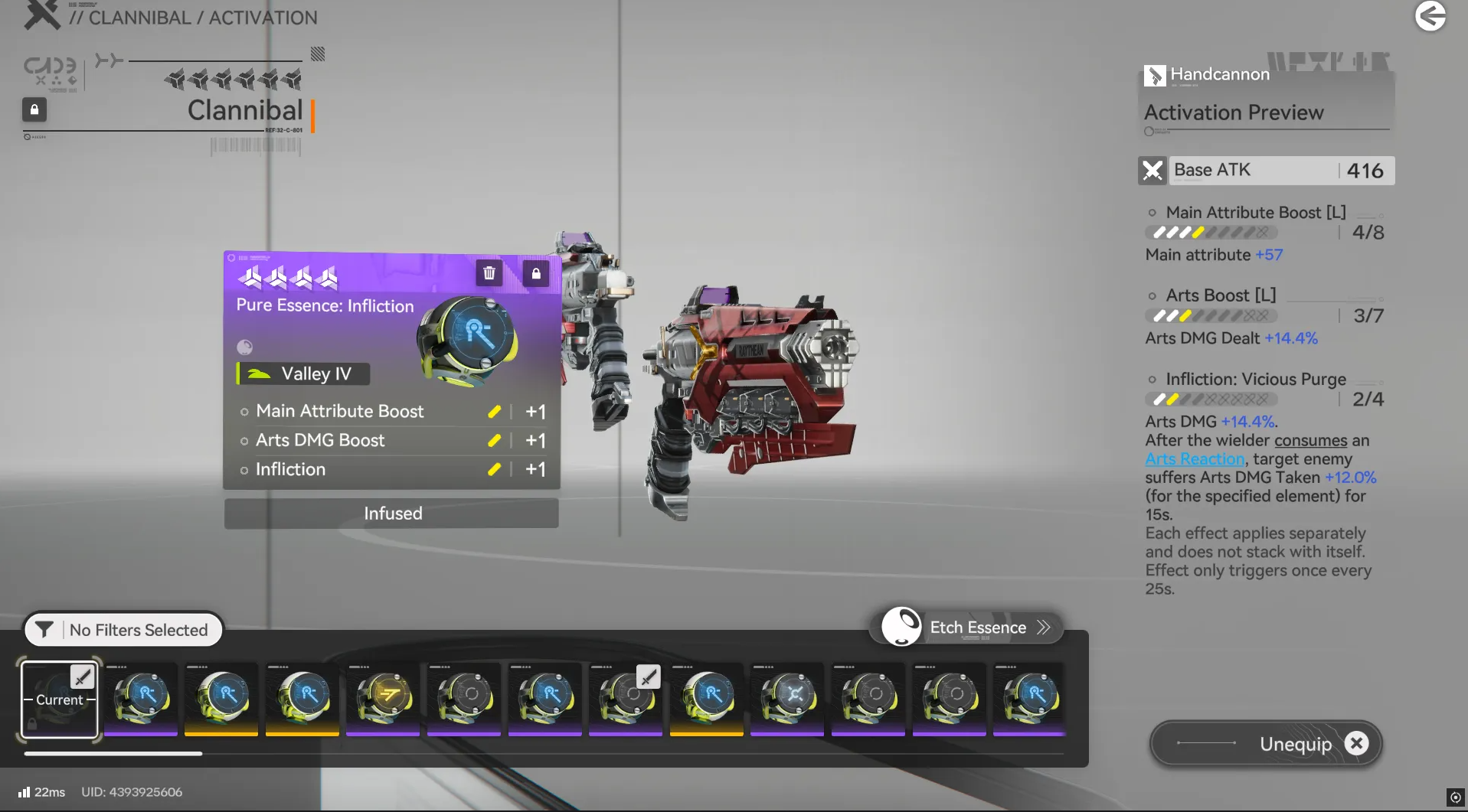Toggle the Clannibal weapon lock icon
Image resolution: width=1468 pixels, height=812 pixels.
34,110
